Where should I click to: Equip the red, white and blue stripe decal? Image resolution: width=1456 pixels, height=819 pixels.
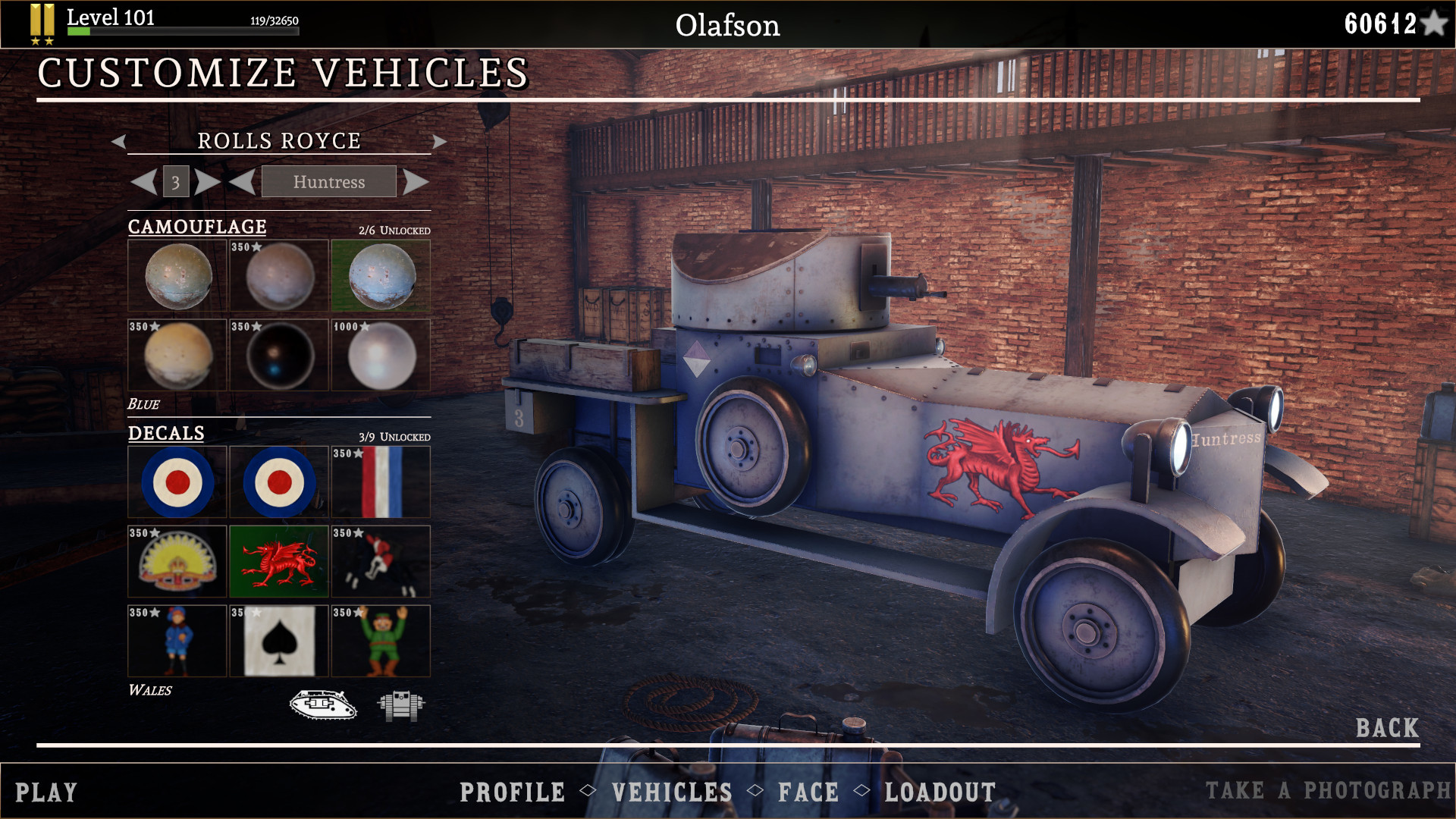pos(380,482)
